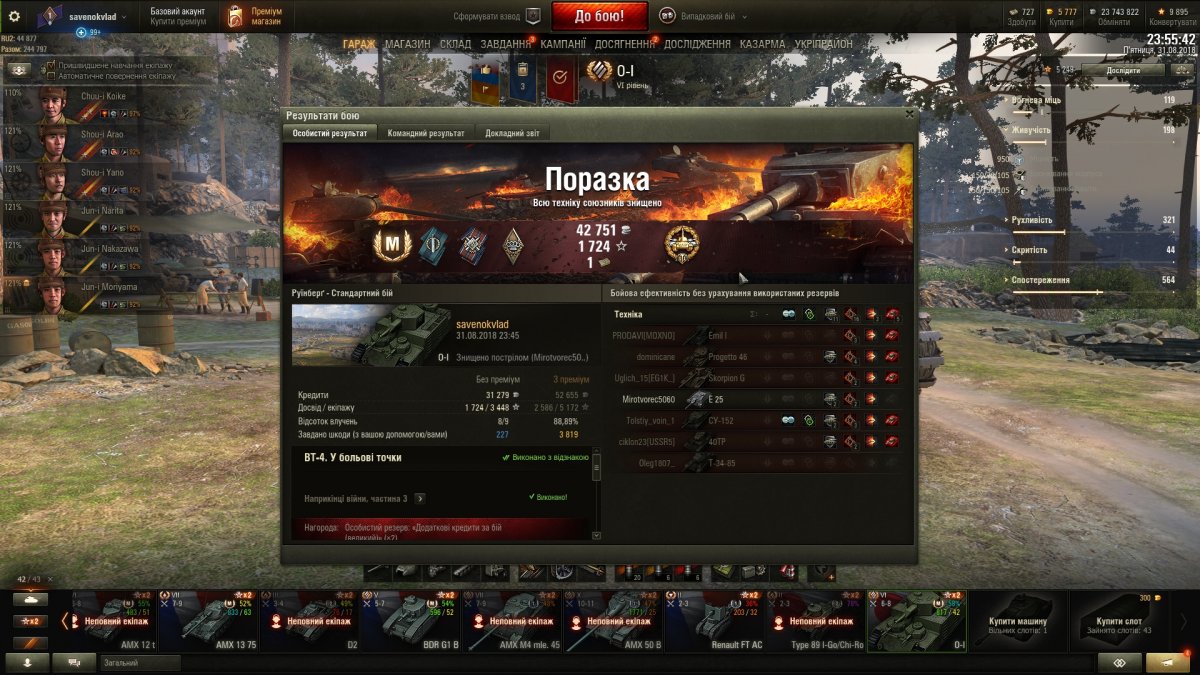Select the BDR G1 B tank
1200x675 pixels.
[412, 620]
